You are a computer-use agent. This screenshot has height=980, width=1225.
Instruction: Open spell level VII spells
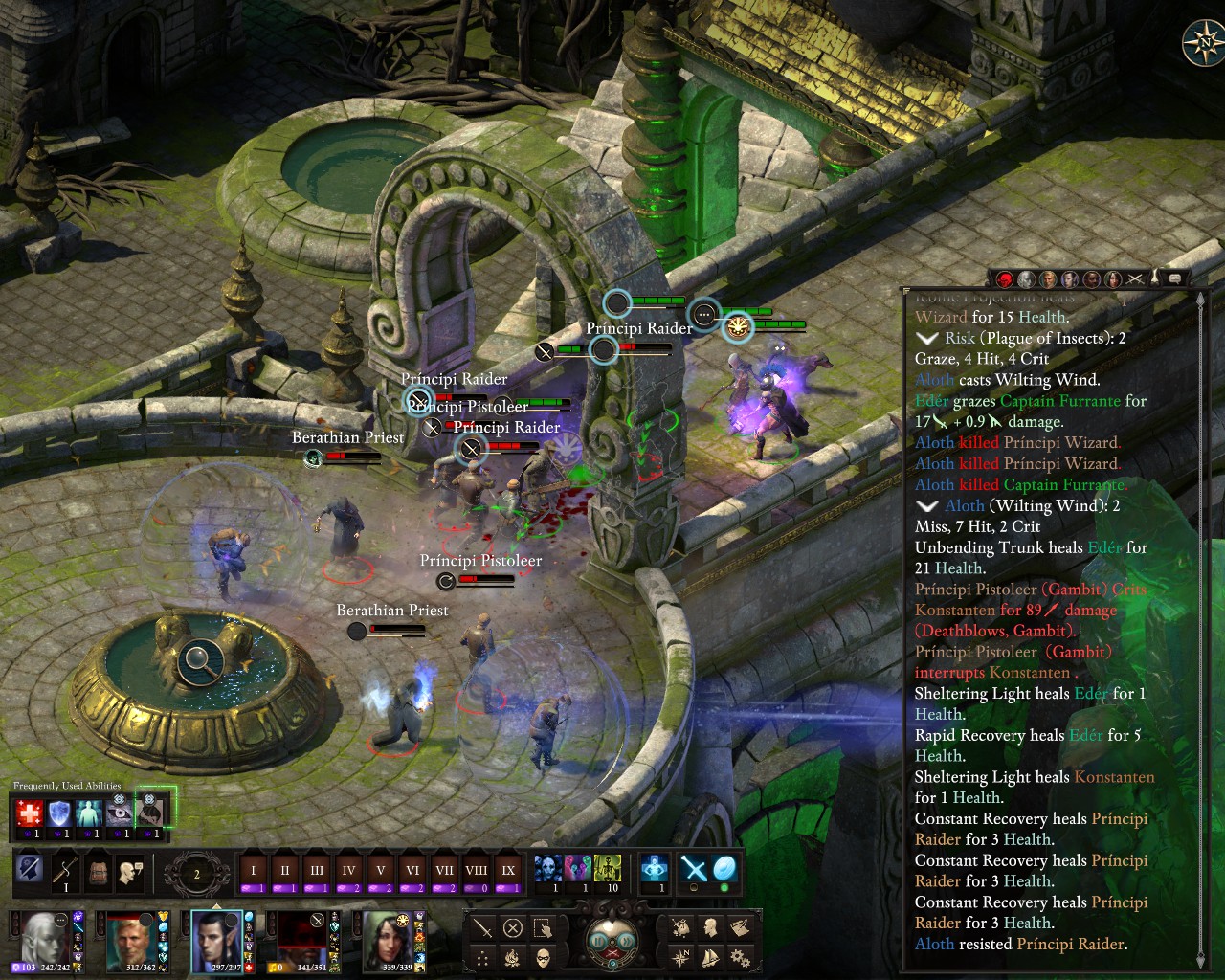pos(444,871)
